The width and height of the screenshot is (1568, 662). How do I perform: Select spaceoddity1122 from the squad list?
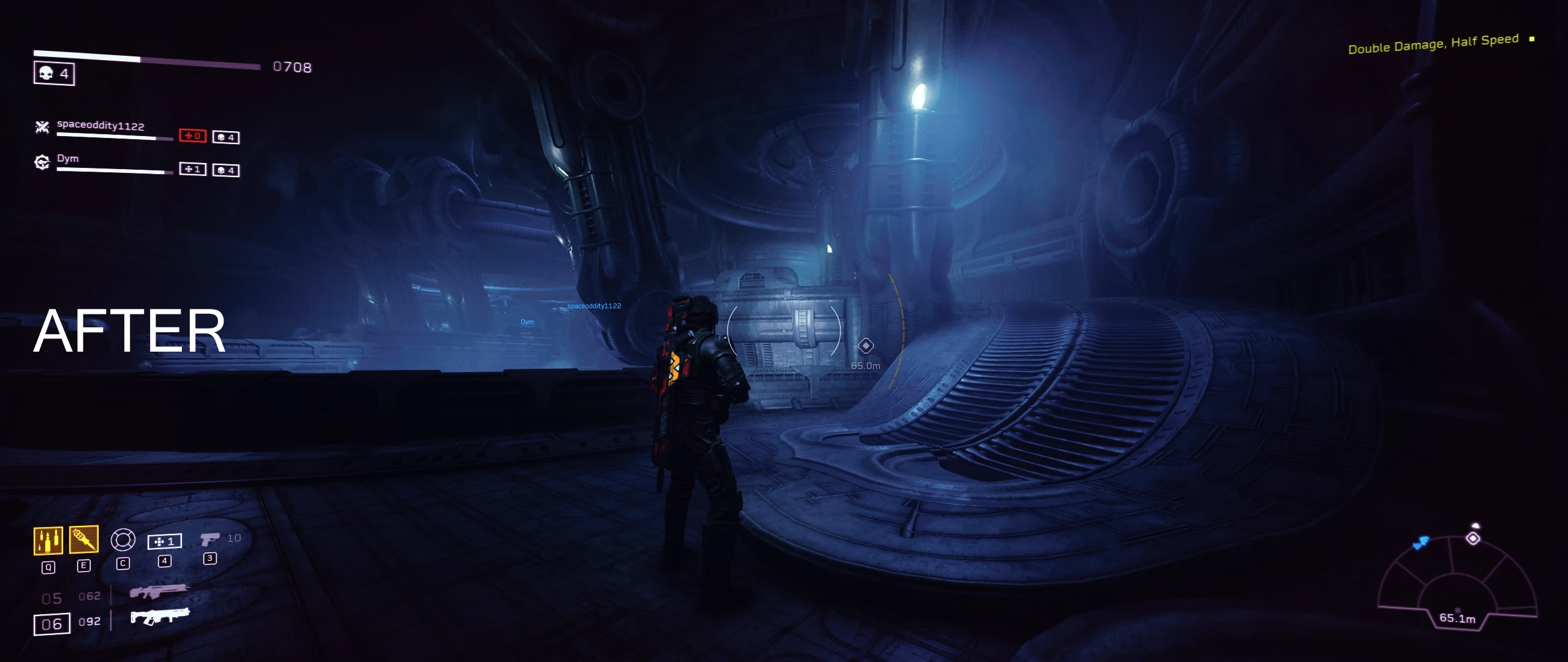(99, 126)
